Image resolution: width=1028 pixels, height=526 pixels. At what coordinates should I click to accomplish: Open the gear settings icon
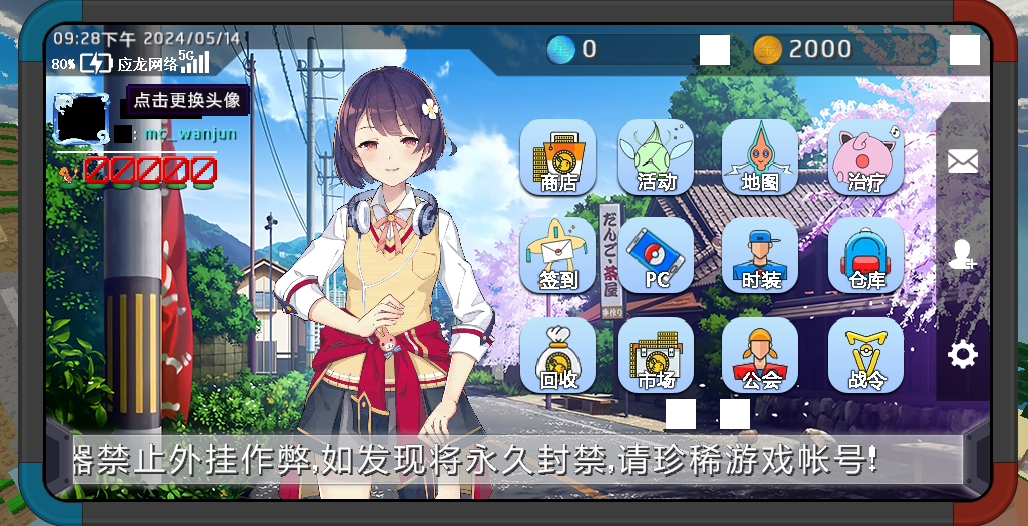pyautogui.click(x=963, y=354)
